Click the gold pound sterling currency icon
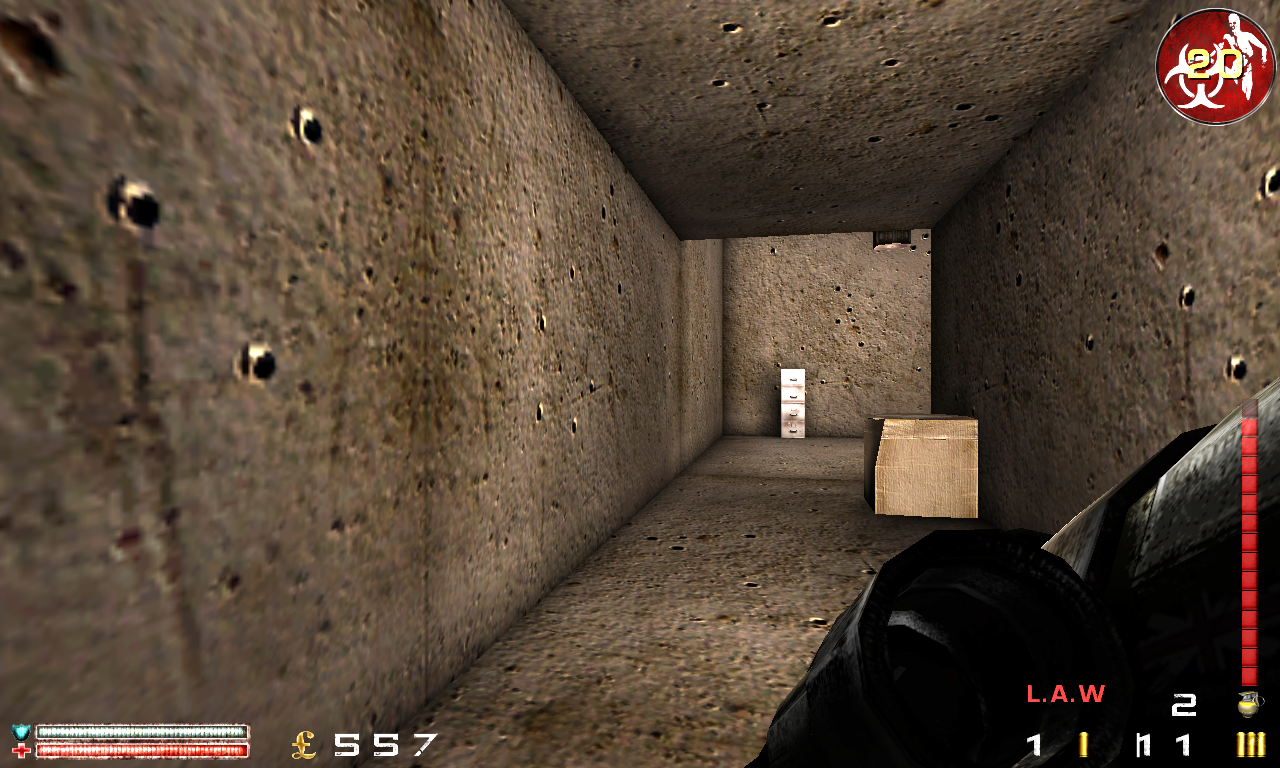Viewport: 1280px width, 768px height. [303, 742]
